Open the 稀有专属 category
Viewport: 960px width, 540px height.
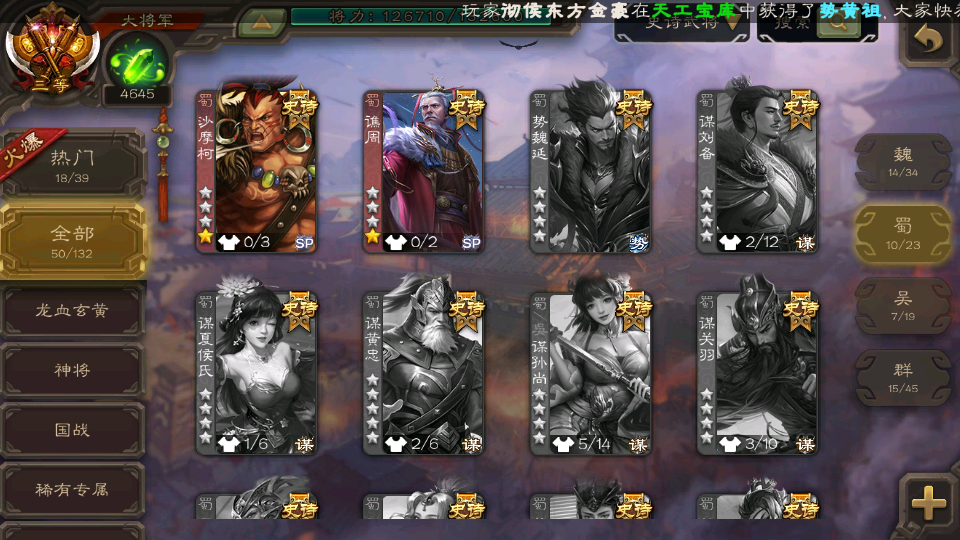pyautogui.click(x=72, y=490)
